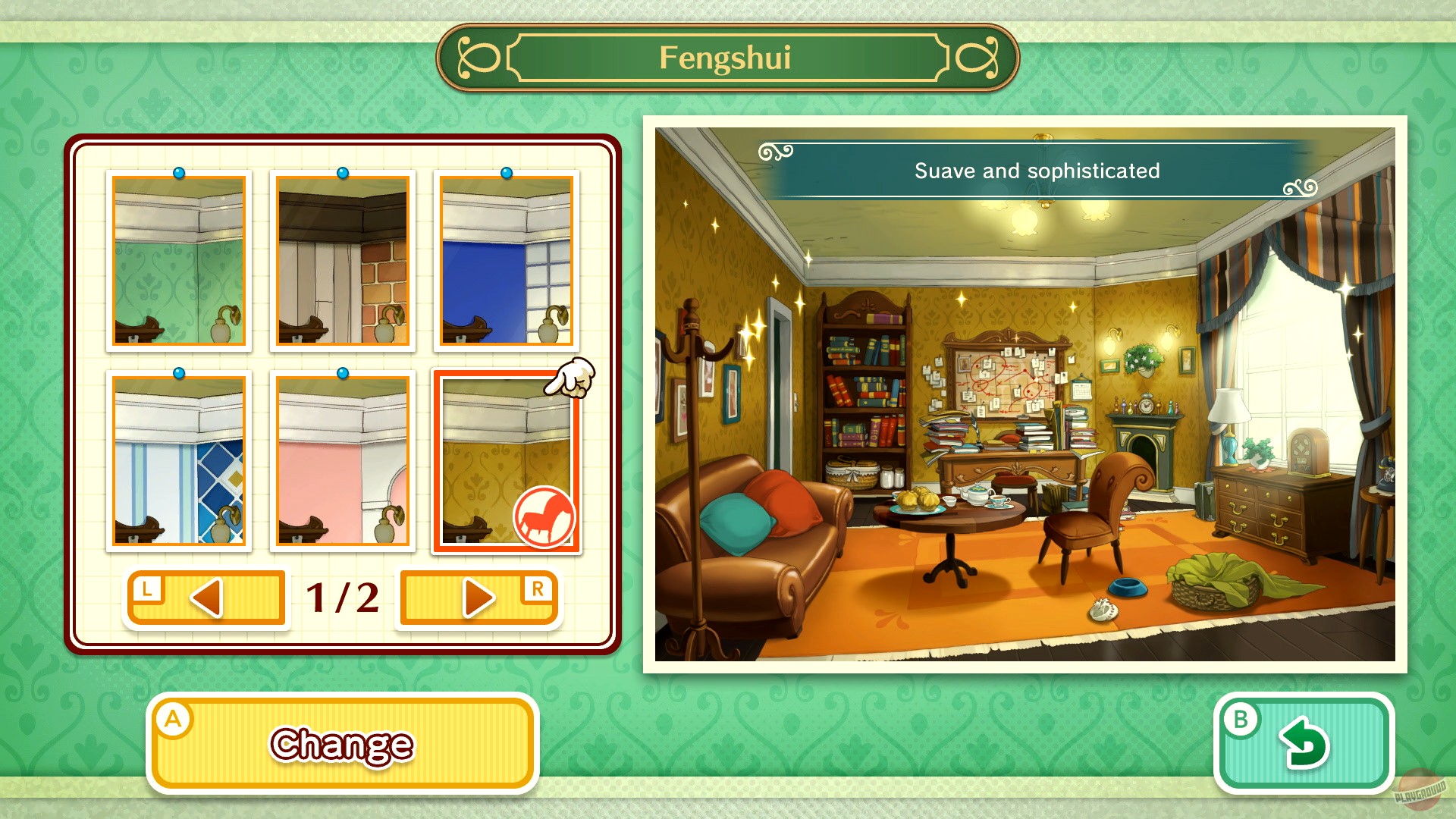Click the 1/2 page indicator

[341, 598]
